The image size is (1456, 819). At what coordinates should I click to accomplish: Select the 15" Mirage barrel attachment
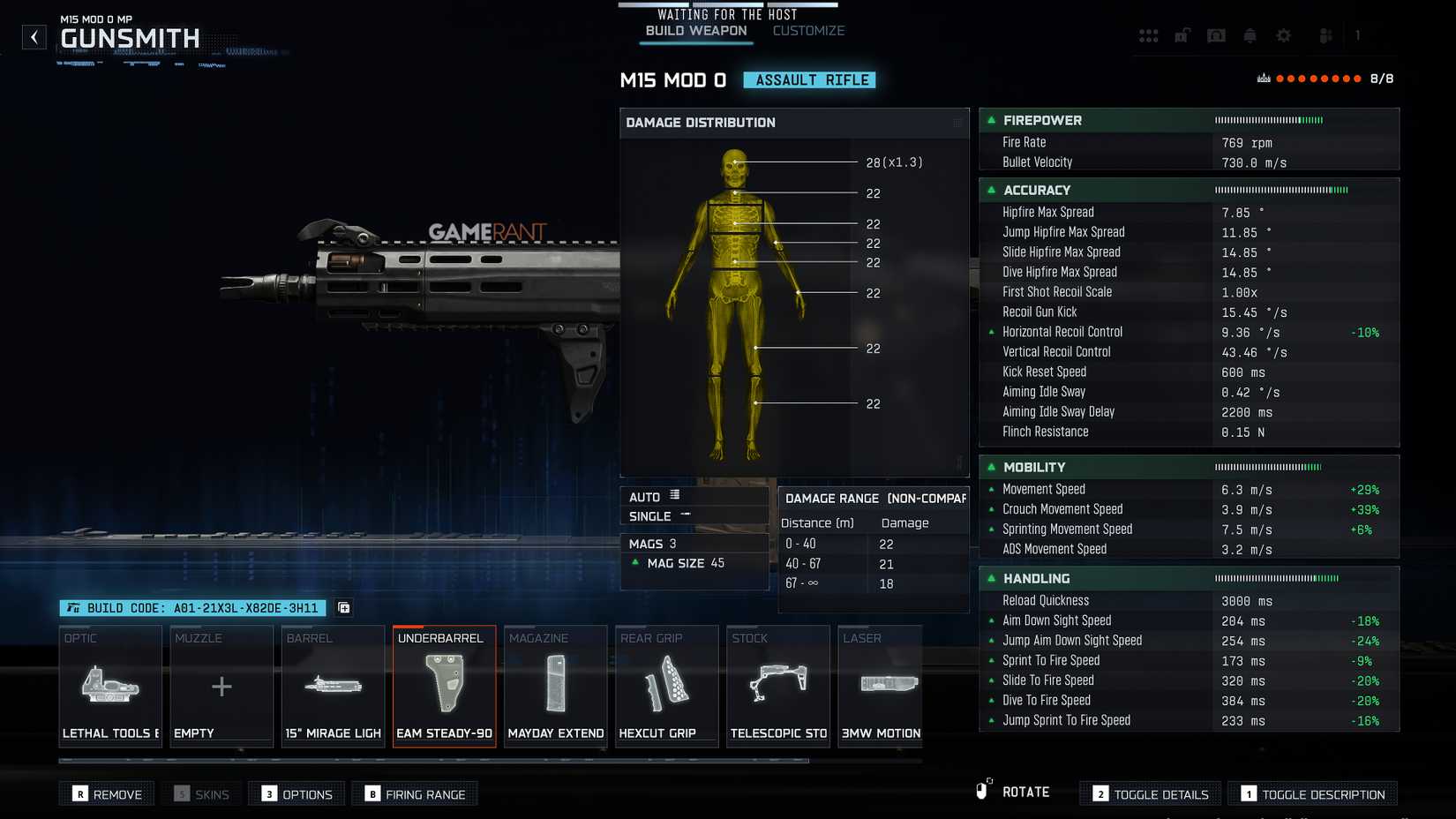point(333,687)
